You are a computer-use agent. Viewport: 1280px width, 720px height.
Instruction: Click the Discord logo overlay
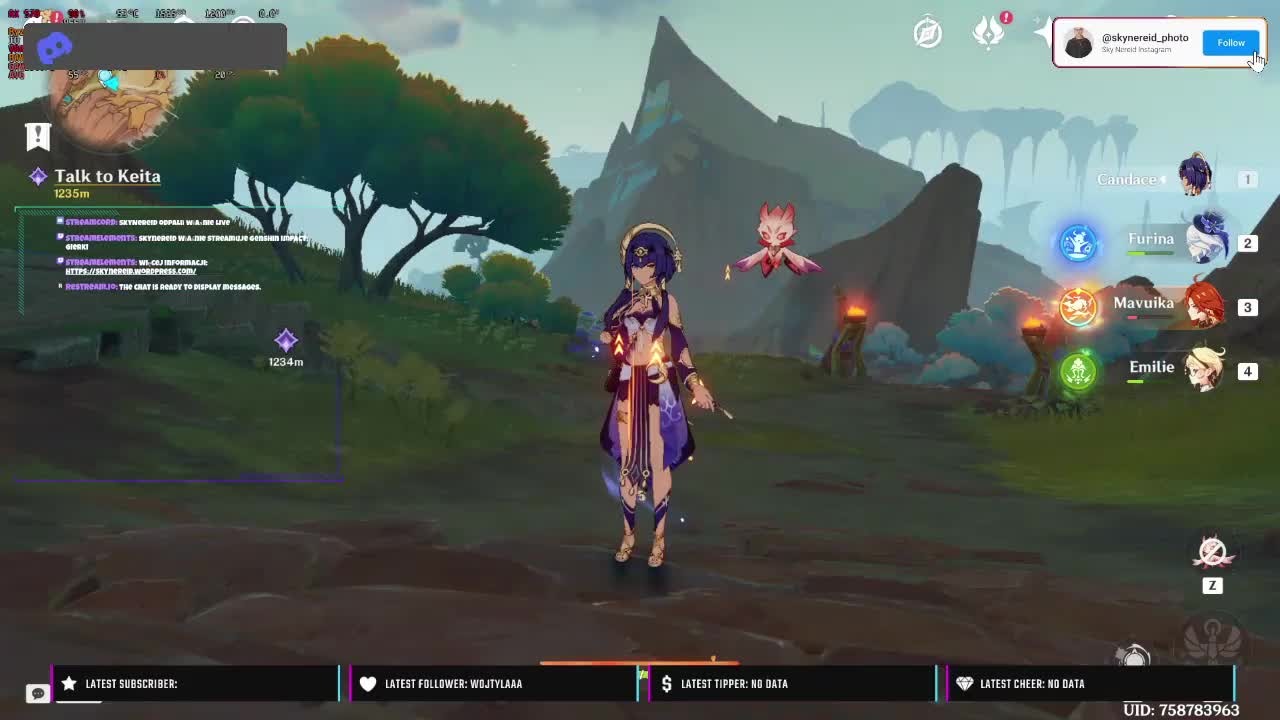click(54, 47)
